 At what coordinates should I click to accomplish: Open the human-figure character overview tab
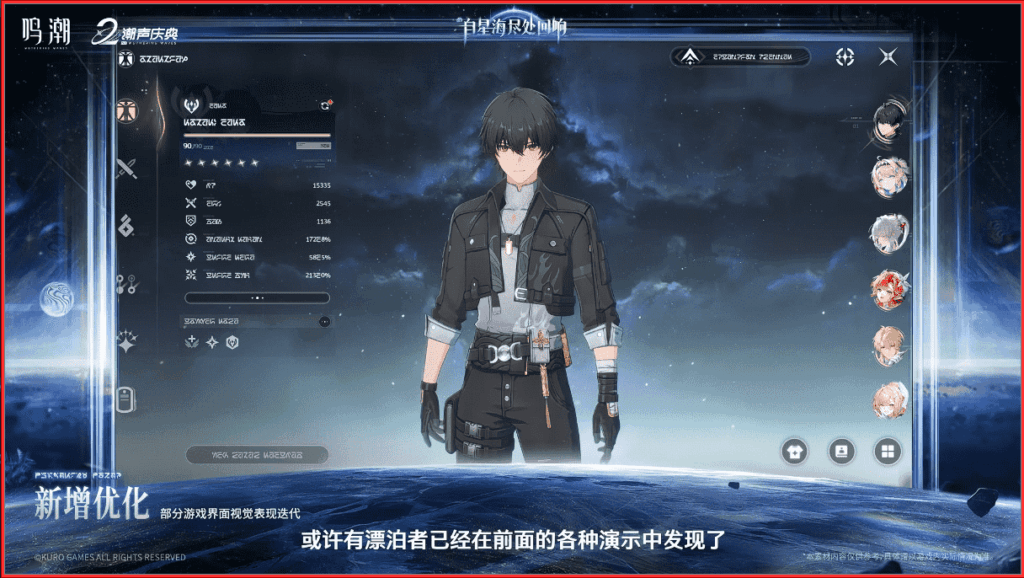pos(126,111)
